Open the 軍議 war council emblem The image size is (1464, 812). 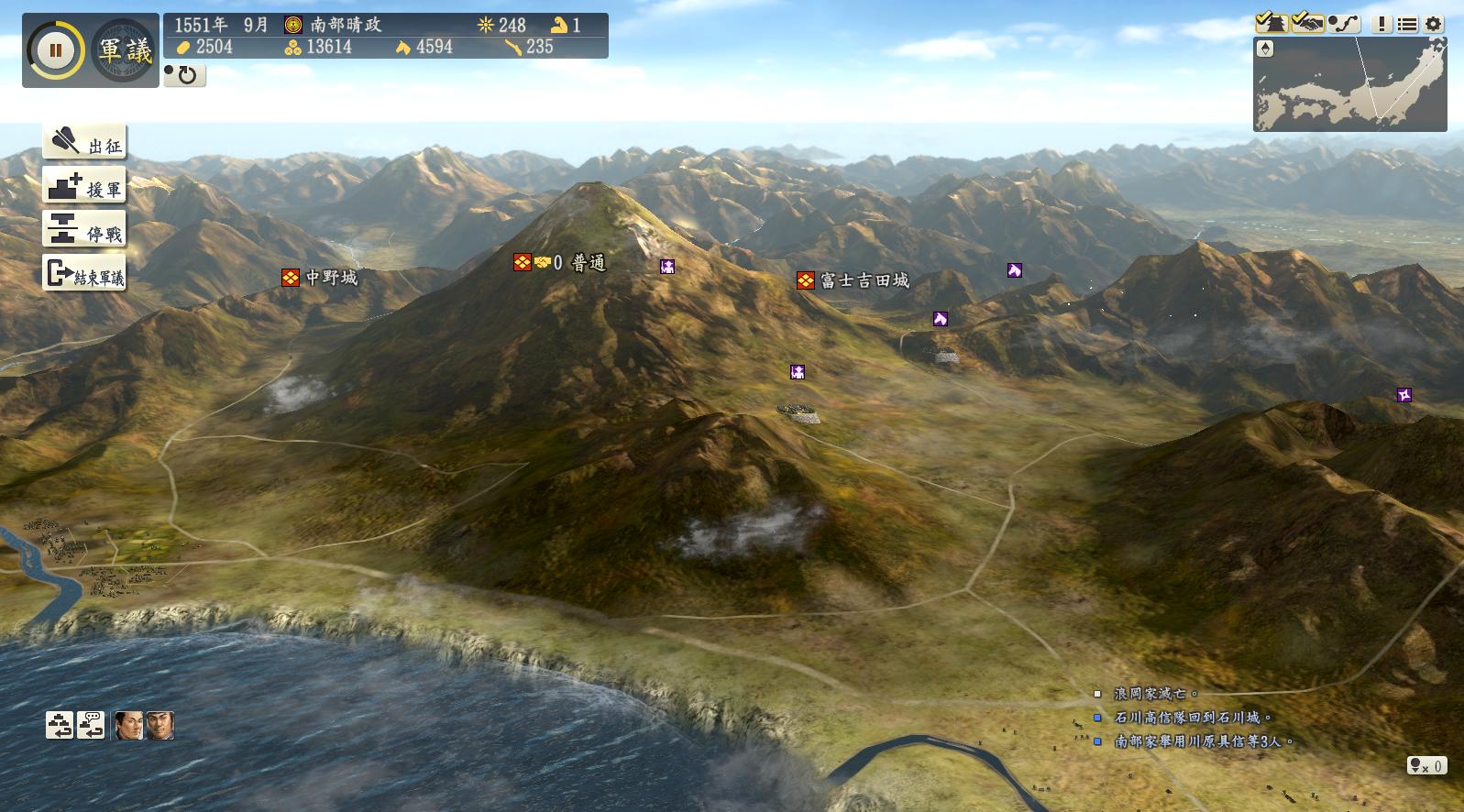[x=125, y=50]
